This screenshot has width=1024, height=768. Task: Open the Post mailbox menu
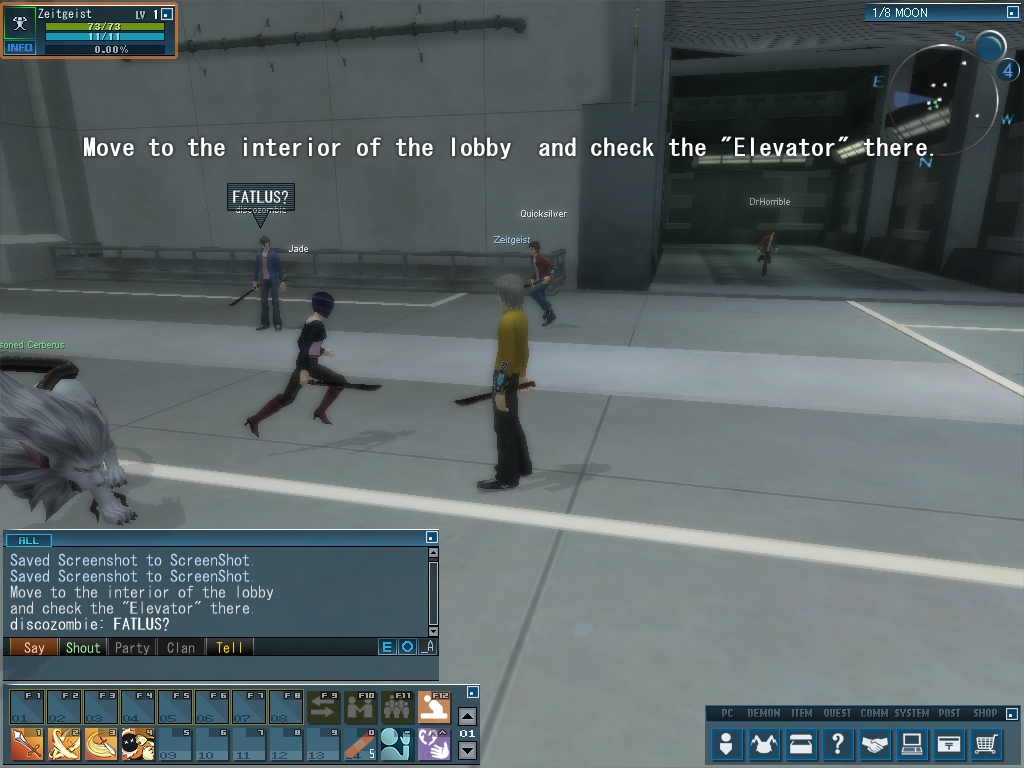(x=949, y=744)
